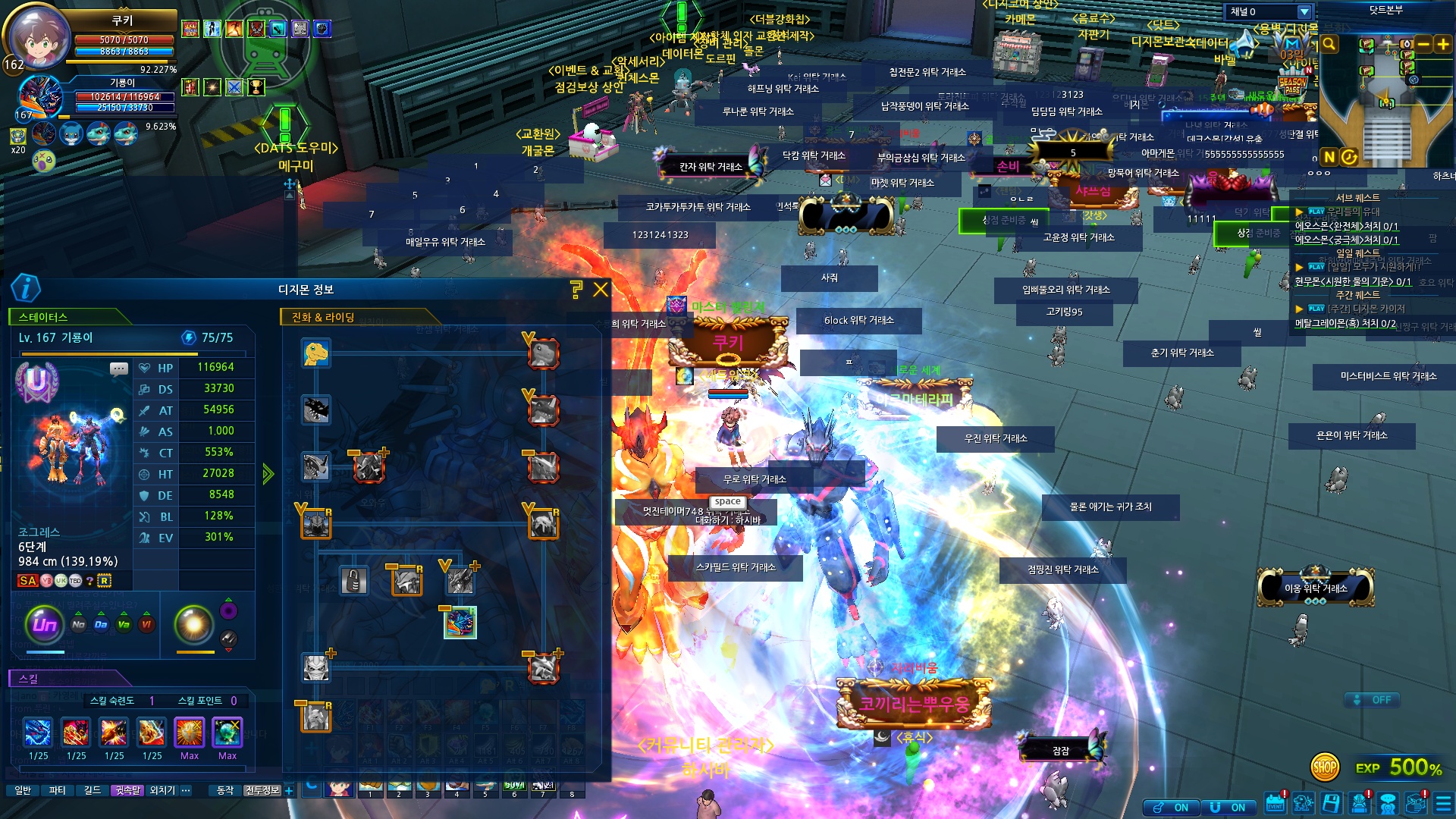
Task: Click the minimap magnifier search button
Action: tap(1329, 44)
